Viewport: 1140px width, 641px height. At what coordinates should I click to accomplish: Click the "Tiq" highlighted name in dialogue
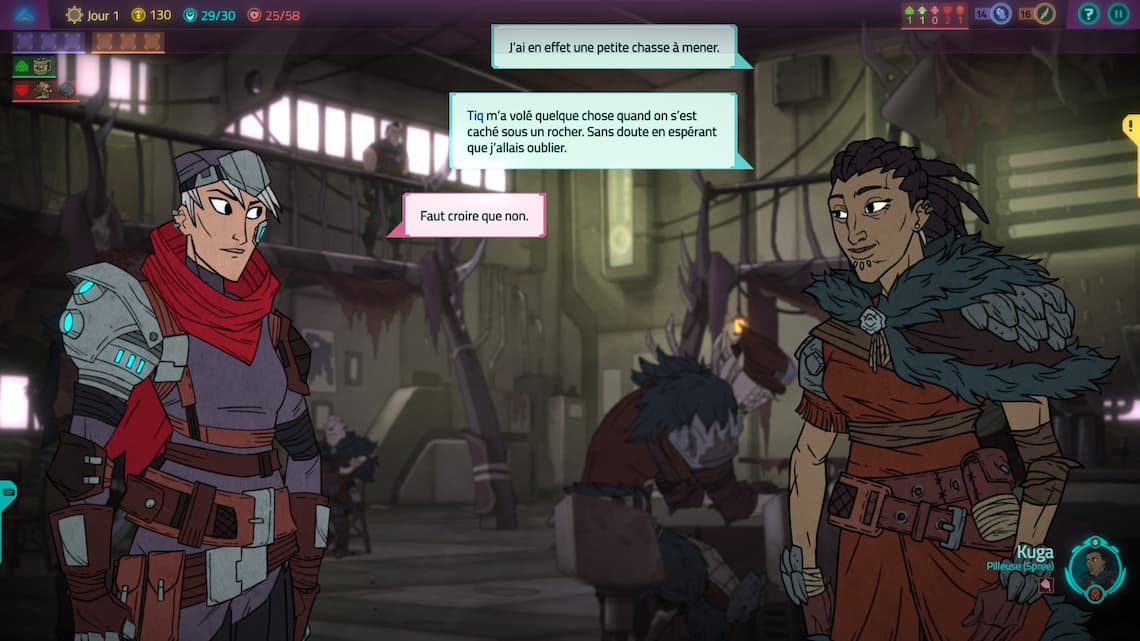click(x=475, y=115)
